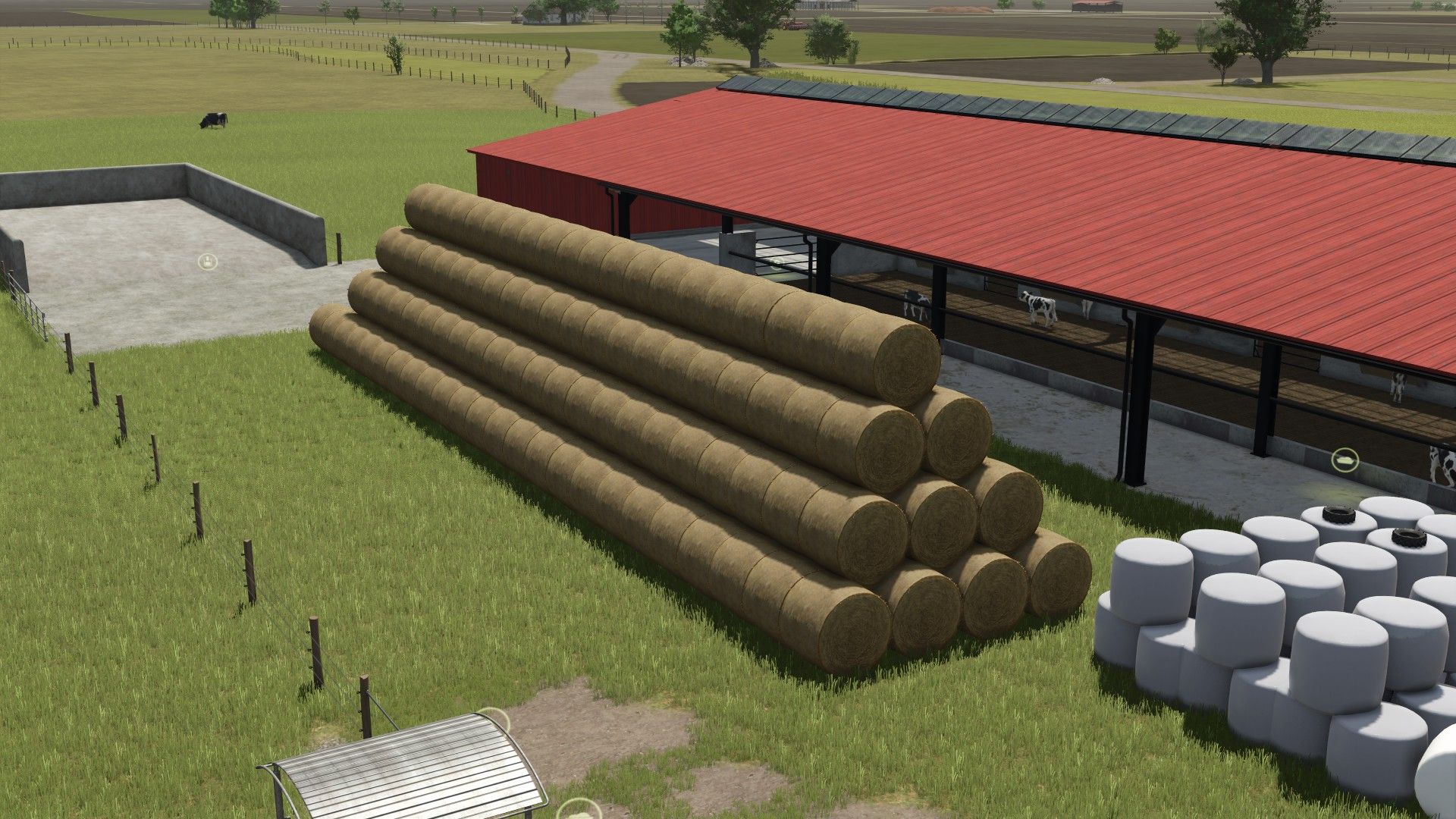1456x819 pixels.
Task: Click the feed trough marker by the barn
Action: [x=1345, y=460]
